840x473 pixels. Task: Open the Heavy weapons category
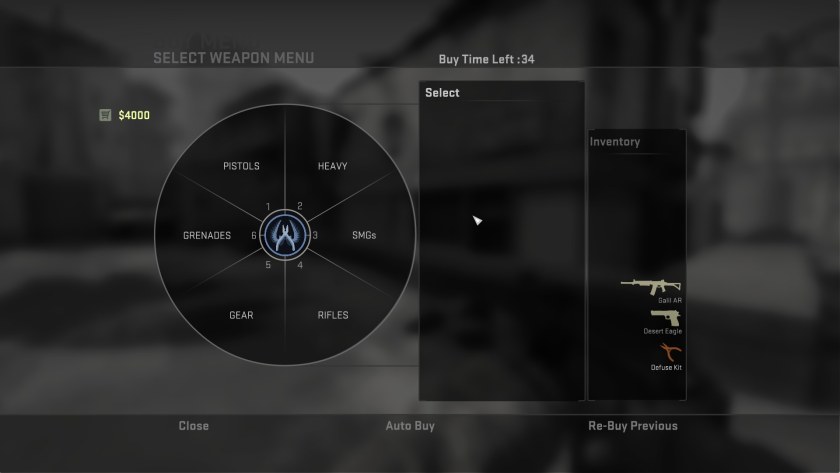332,166
